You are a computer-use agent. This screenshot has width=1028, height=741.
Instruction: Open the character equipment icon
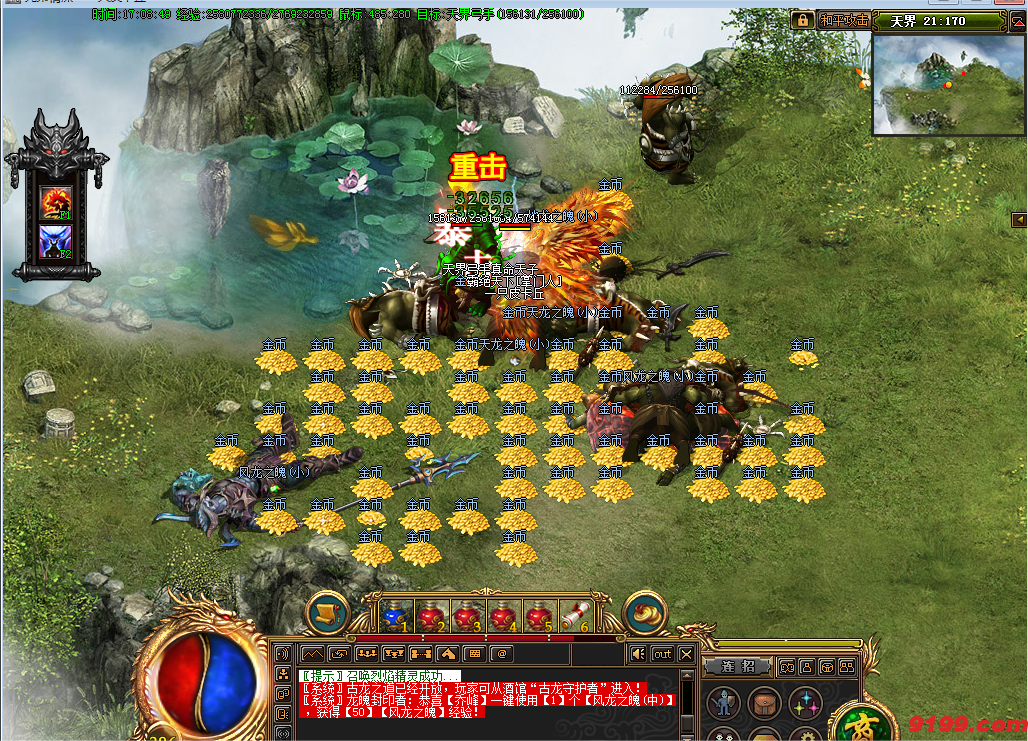(723, 703)
